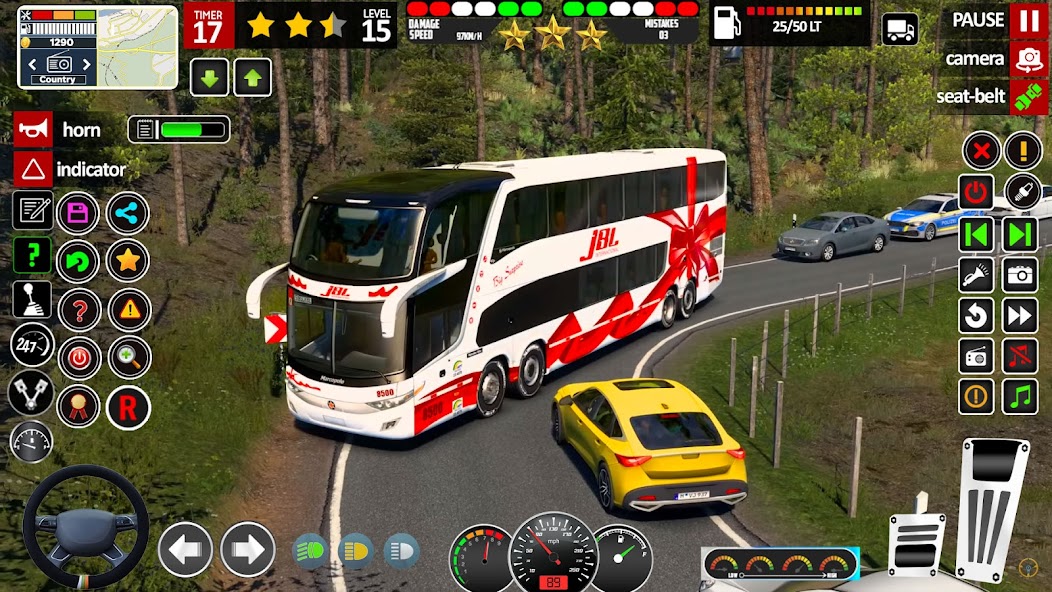Switch to the next radio station

pos(1020,235)
